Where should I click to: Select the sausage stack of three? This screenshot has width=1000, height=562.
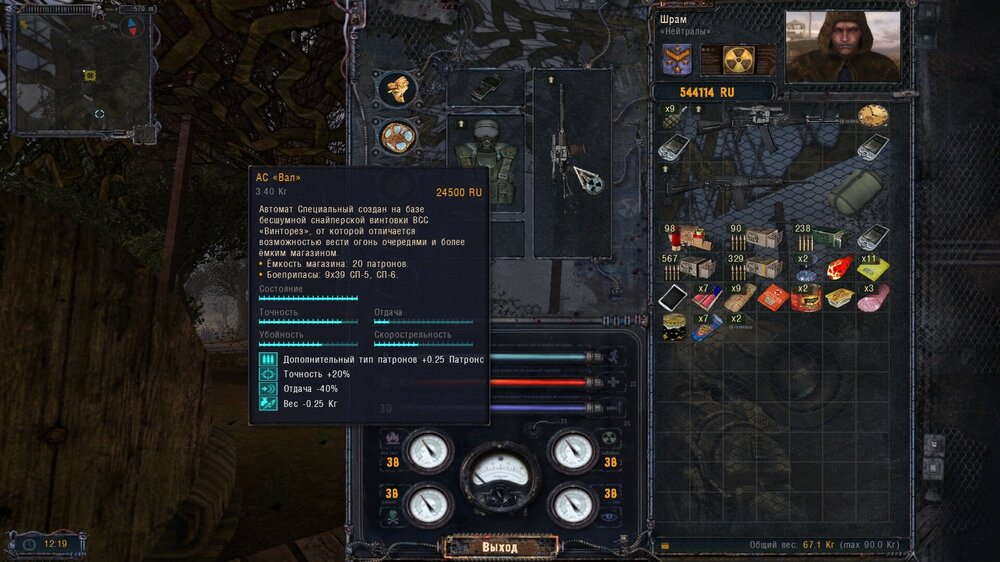click(873, 297)
